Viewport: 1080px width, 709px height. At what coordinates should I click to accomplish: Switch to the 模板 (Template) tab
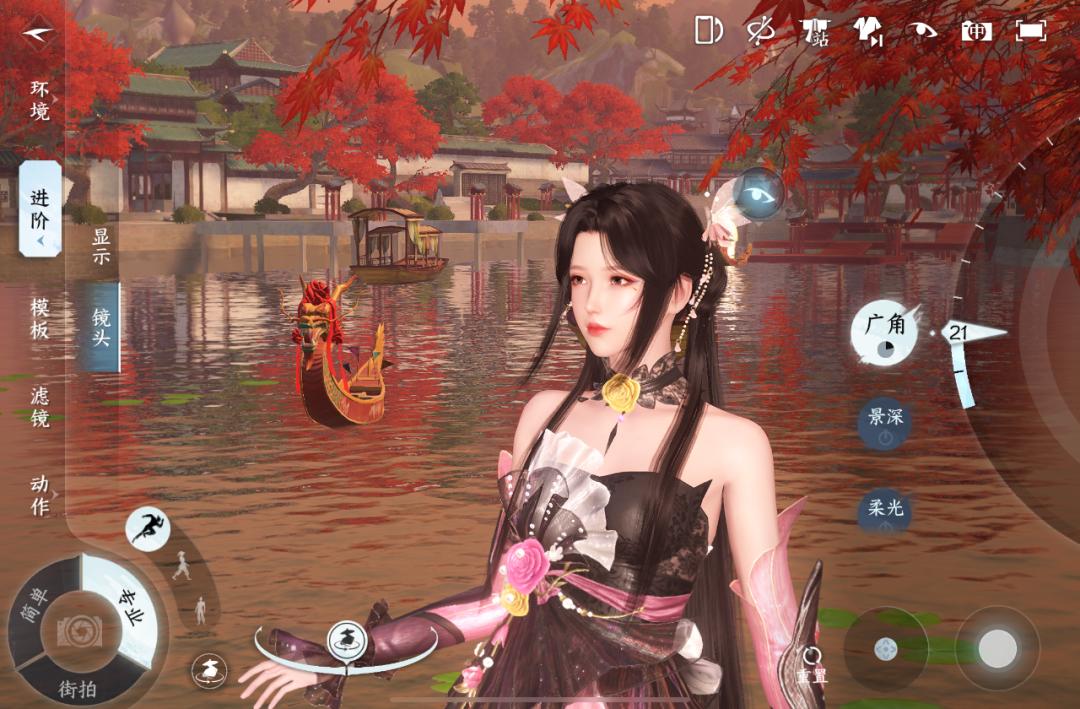[x=39, y=318]
